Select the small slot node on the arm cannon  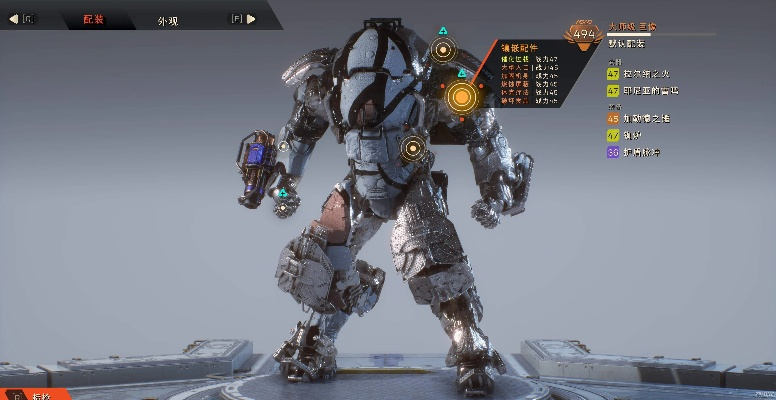click(x=284, y=146)
